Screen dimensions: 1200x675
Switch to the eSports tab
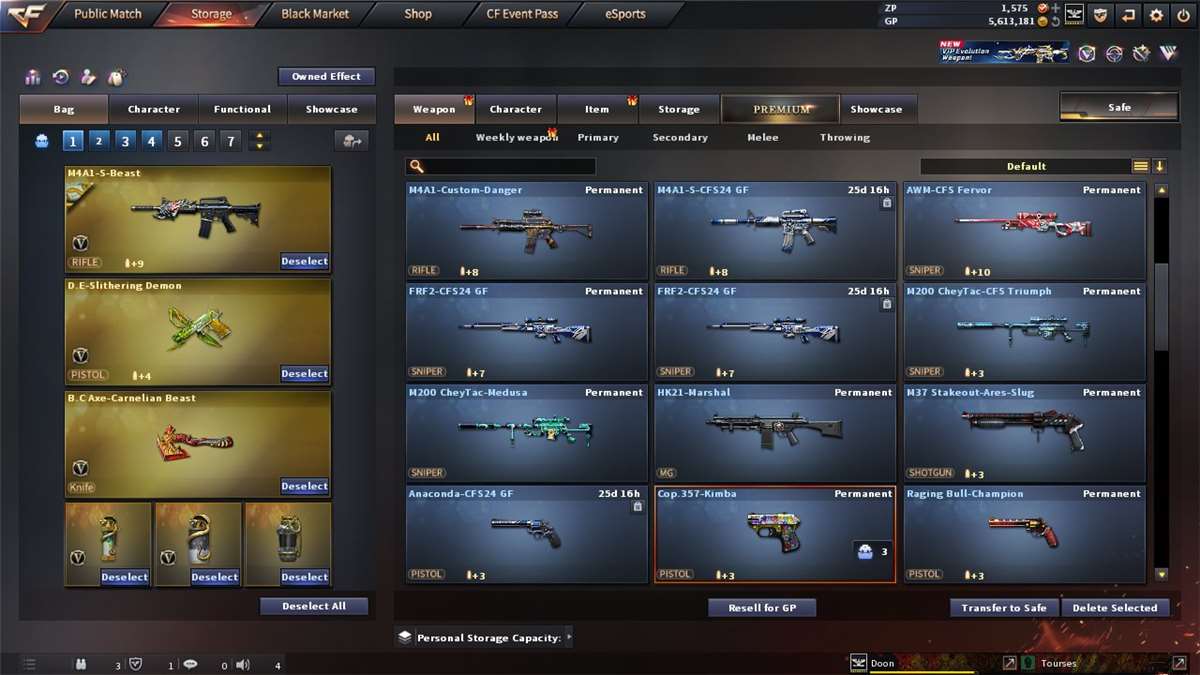point(625,14)
